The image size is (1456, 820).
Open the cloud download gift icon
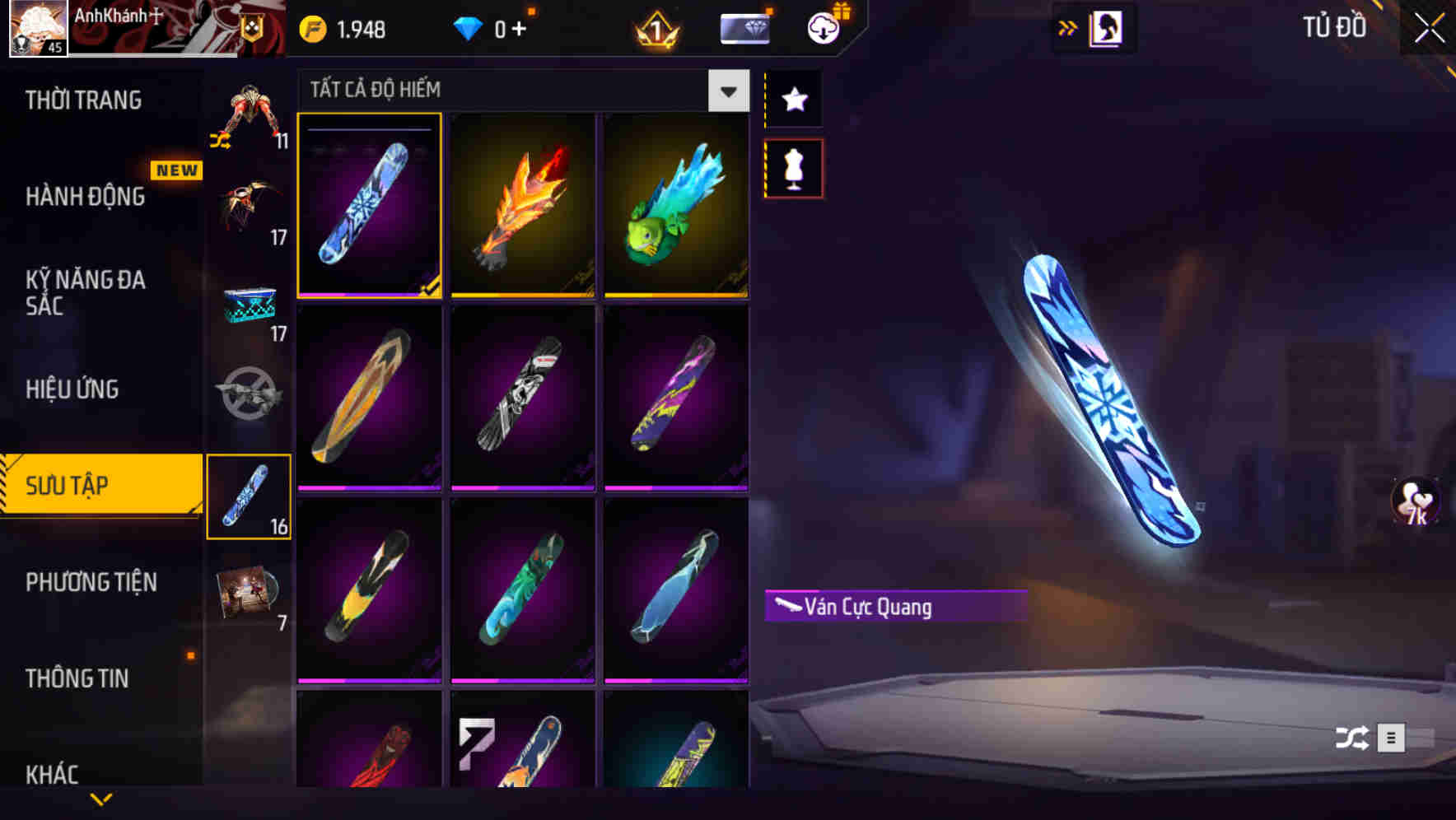click(x=823, y=27)
